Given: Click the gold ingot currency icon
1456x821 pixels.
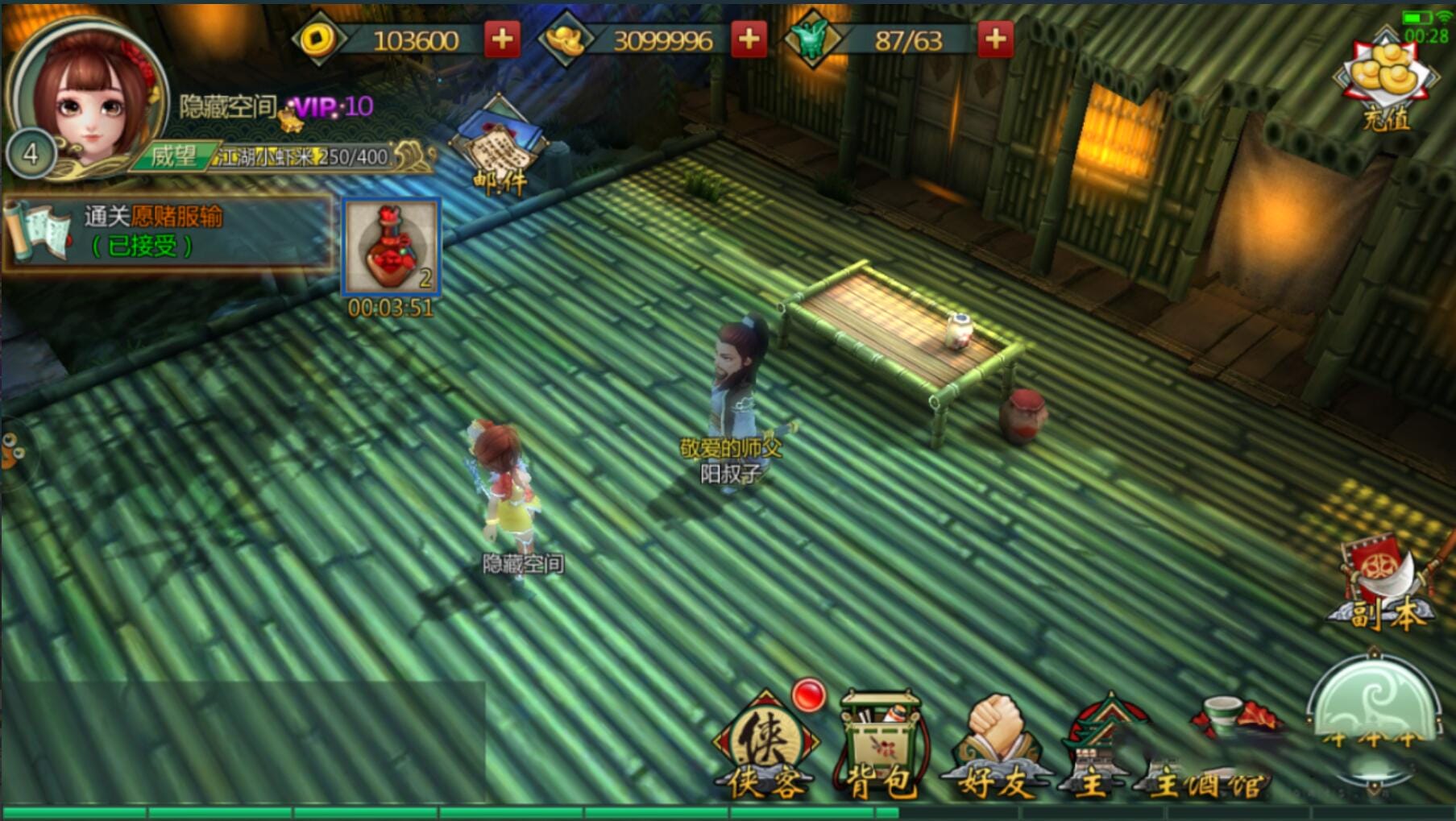Looking at the screenshot, I should pyautogui.click(x=564, y=39).
